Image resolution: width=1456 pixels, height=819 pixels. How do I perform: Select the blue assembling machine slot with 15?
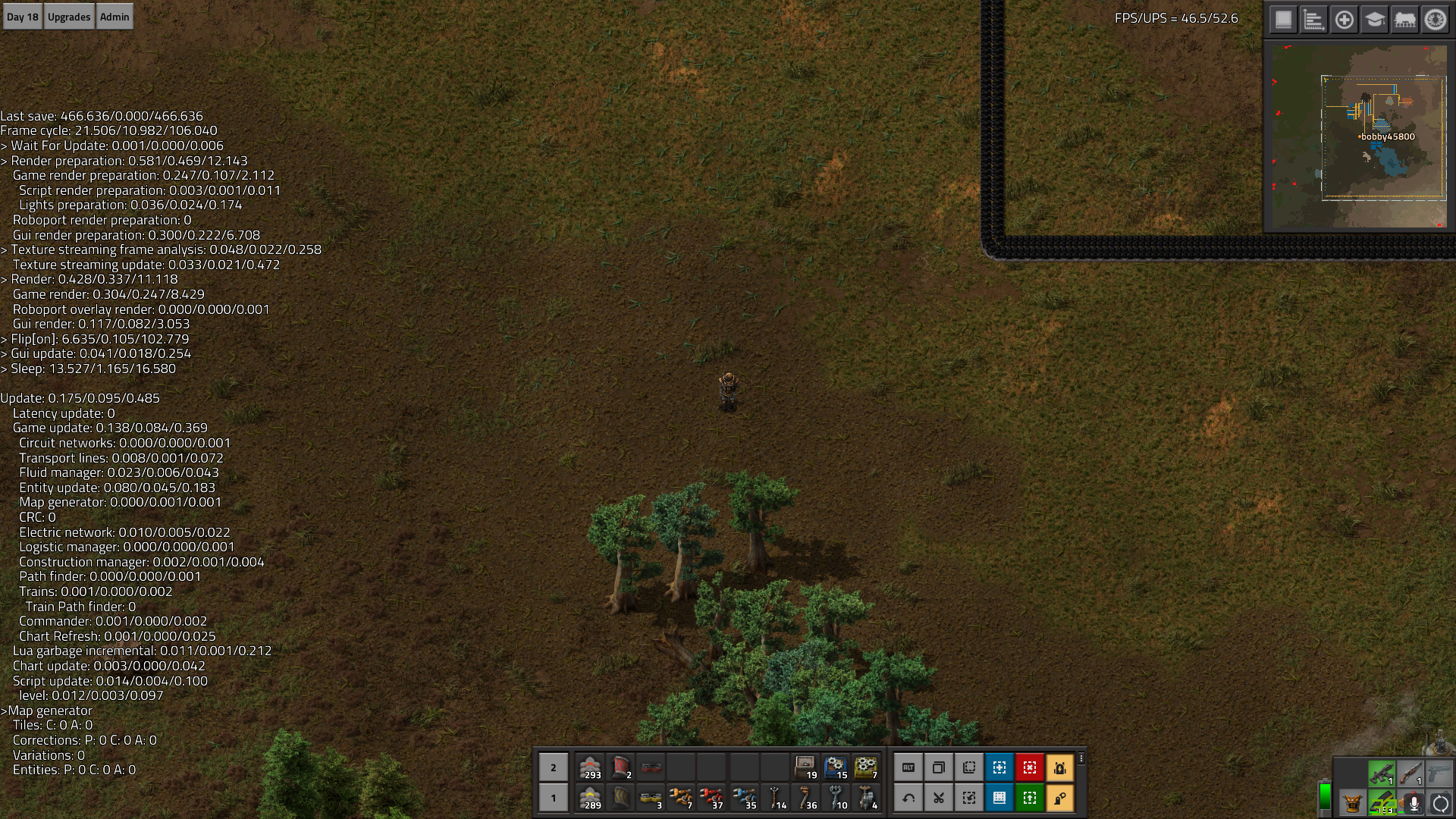tap(836, 767)
